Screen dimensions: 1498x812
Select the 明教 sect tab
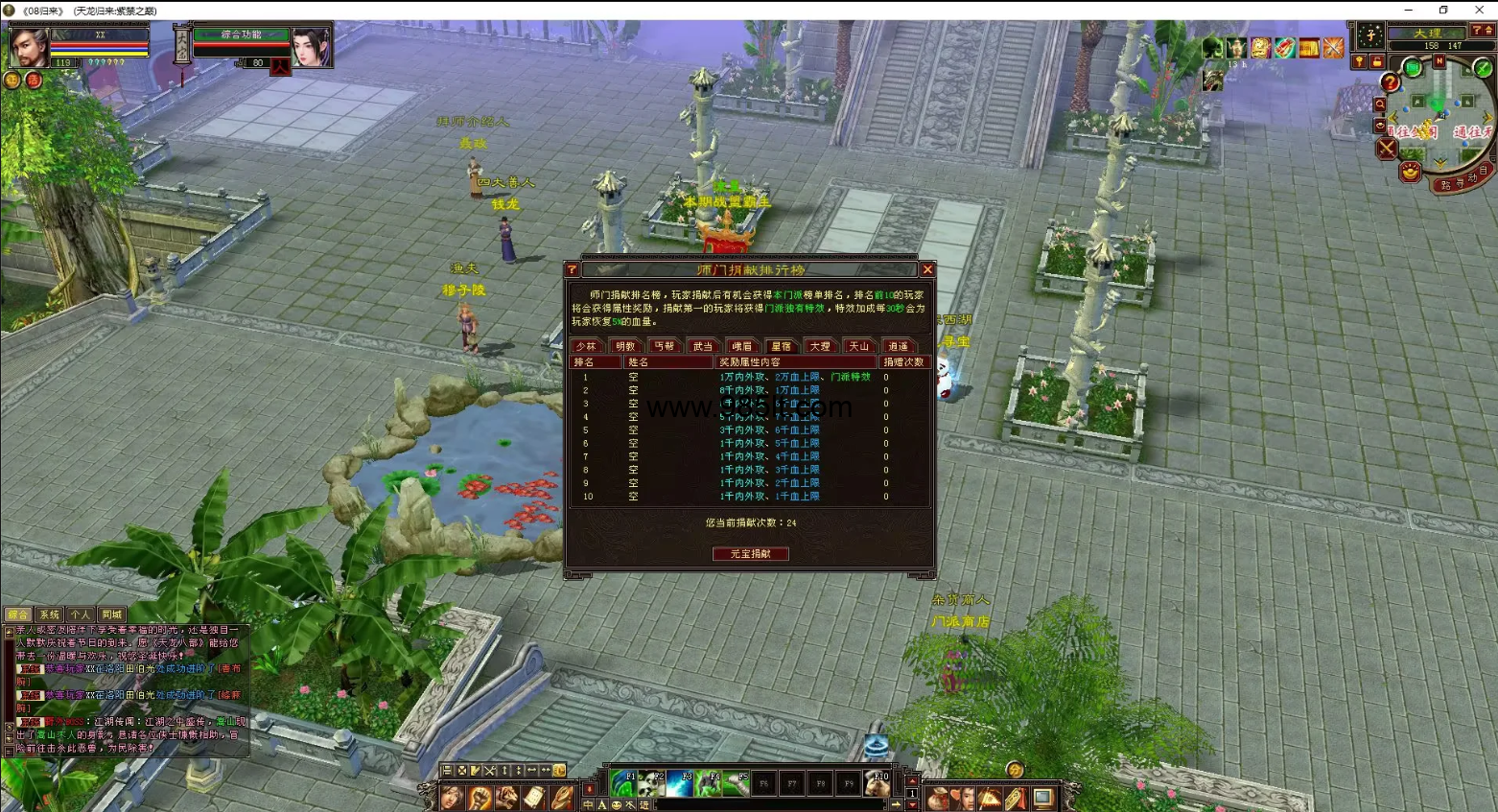point(625,346)
